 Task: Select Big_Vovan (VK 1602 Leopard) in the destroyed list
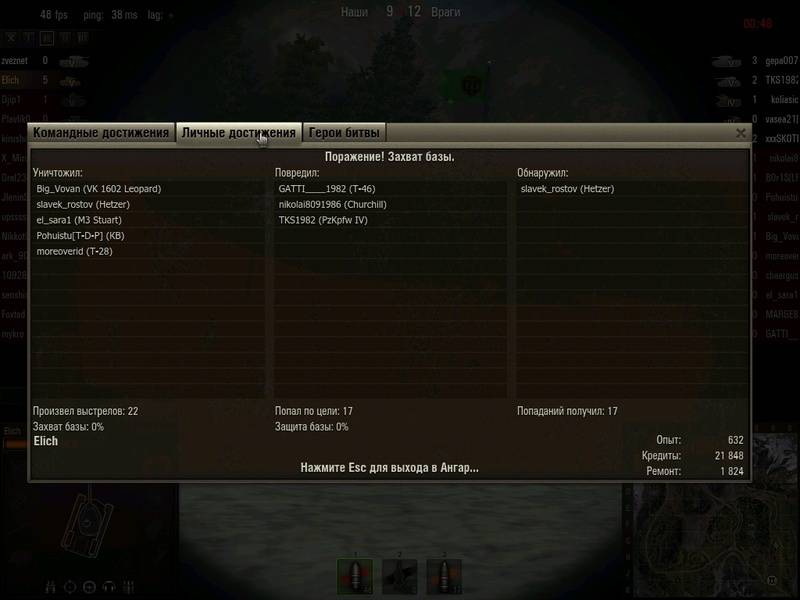[99, 188]
